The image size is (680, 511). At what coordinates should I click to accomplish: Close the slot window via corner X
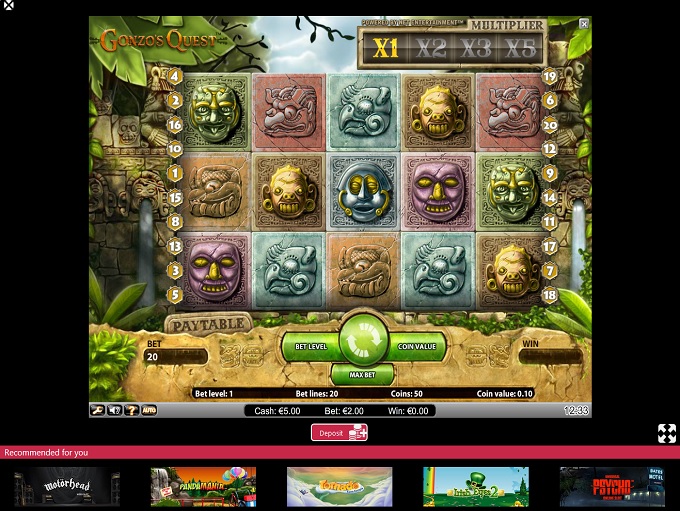[x=584, y=24]
